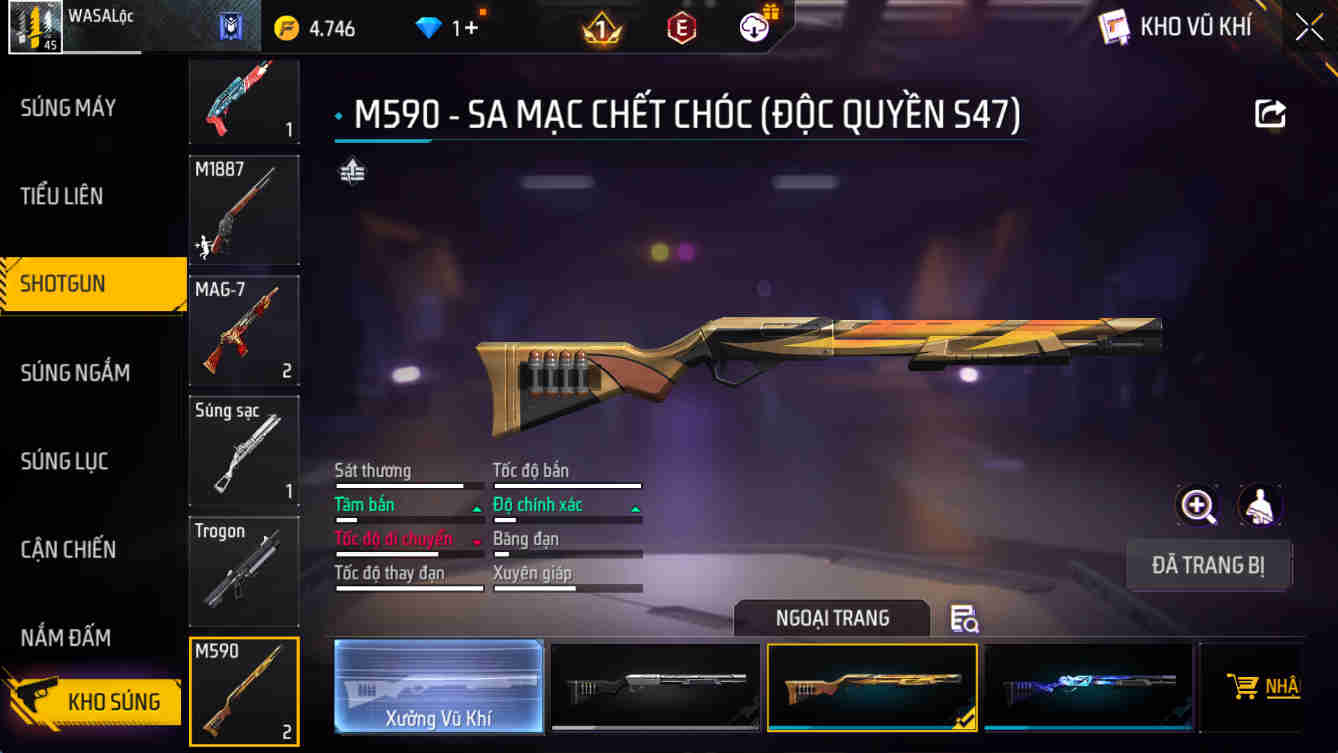The width and height of the screenshot is (1338, 753).
Task: Zoom in on the weapon preview
Action: click(x=1197, y=505)
